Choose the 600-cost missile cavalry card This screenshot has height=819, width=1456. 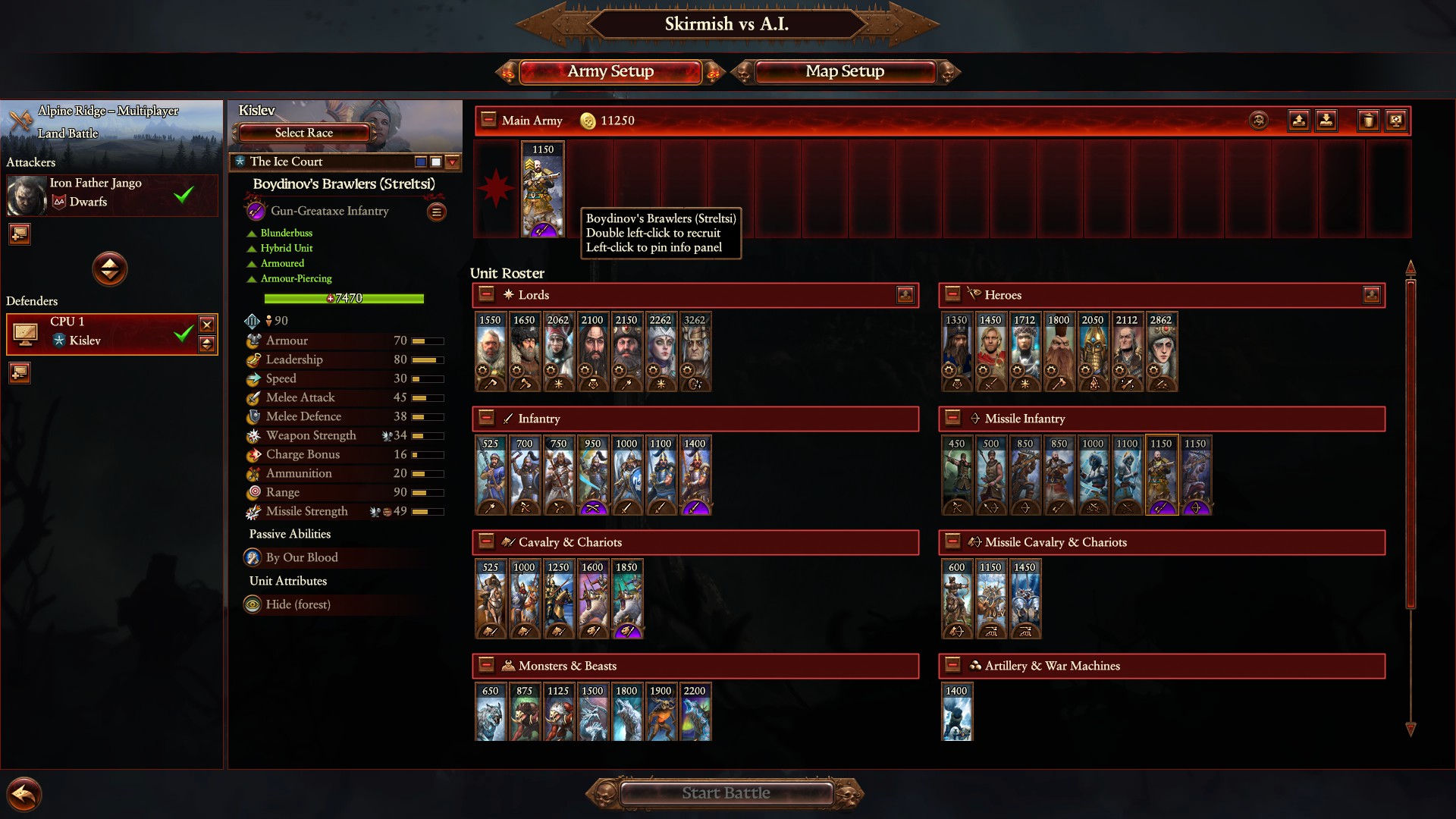point(956,599)
